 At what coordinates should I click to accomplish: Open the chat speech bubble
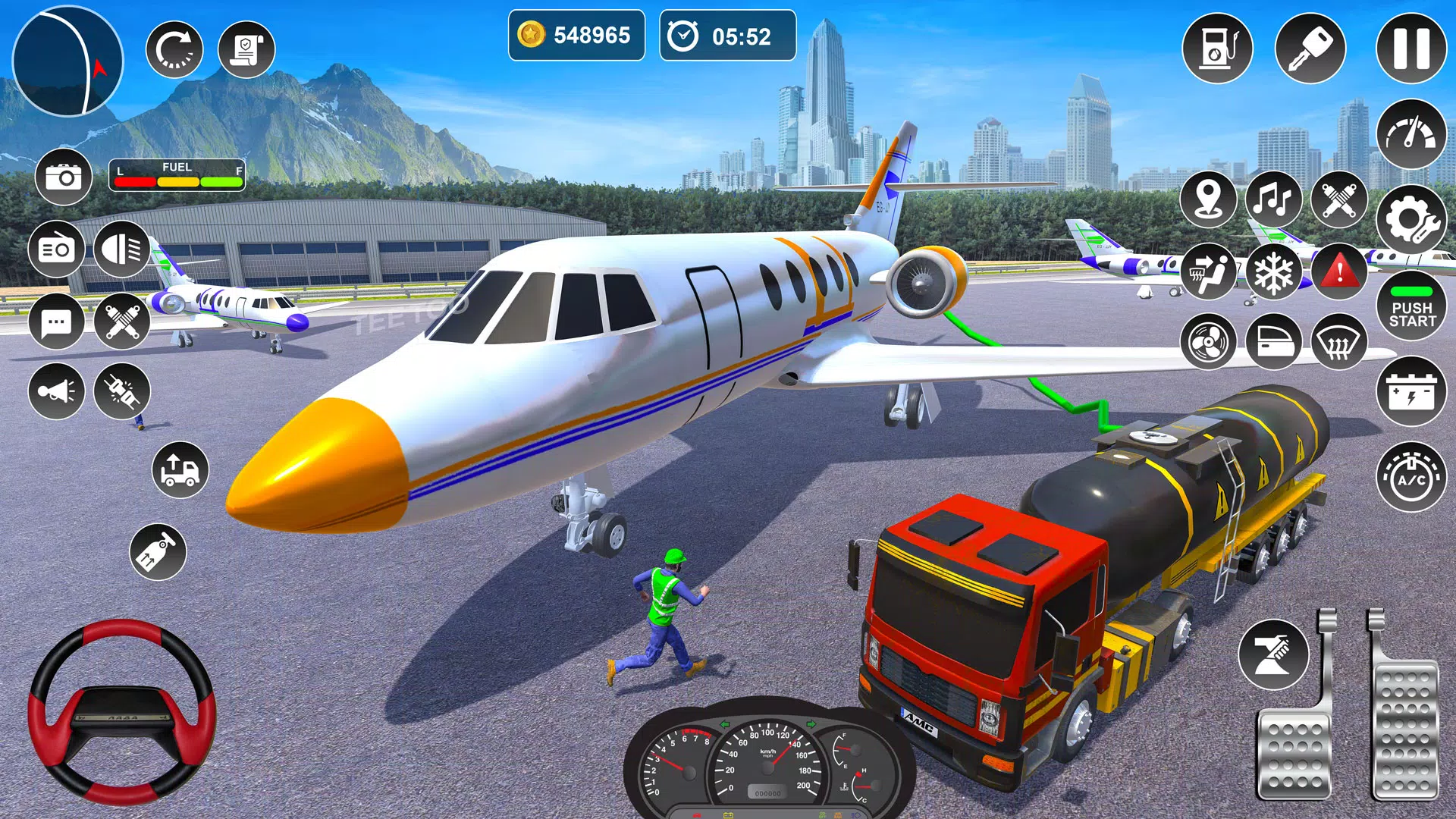click(x=56, y=321)
